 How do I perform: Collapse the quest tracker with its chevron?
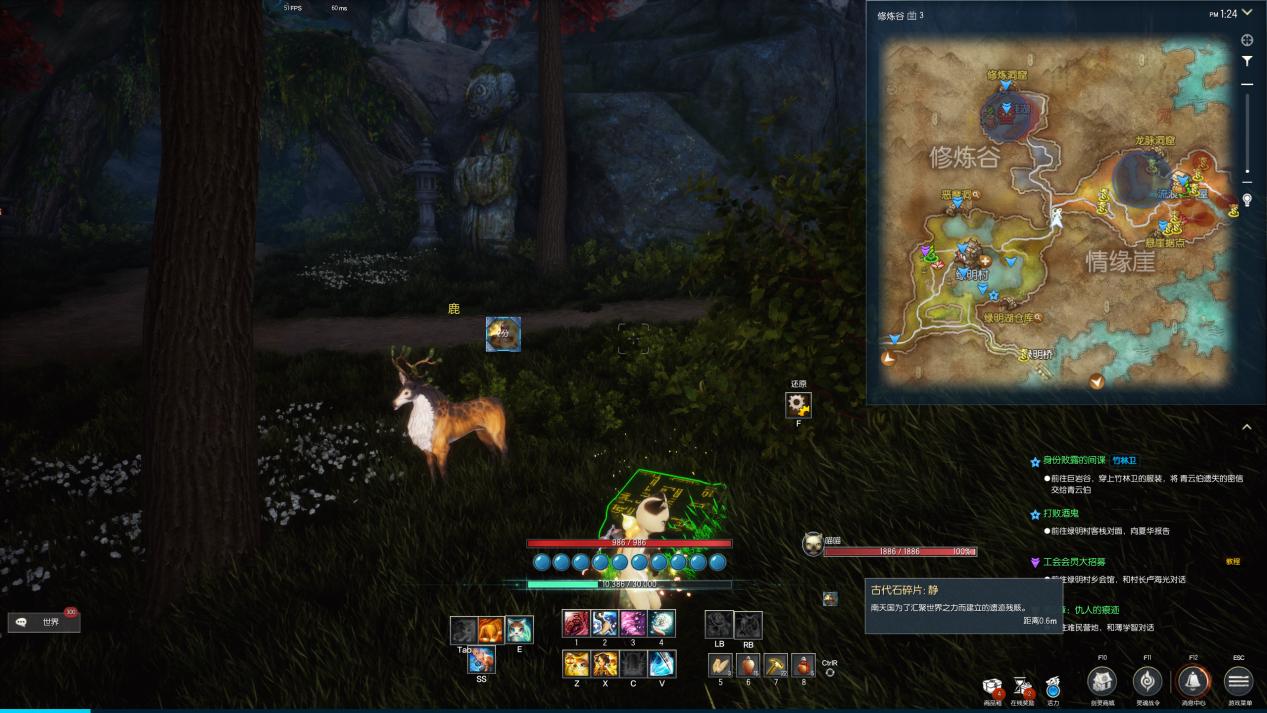click(1247, 427)
